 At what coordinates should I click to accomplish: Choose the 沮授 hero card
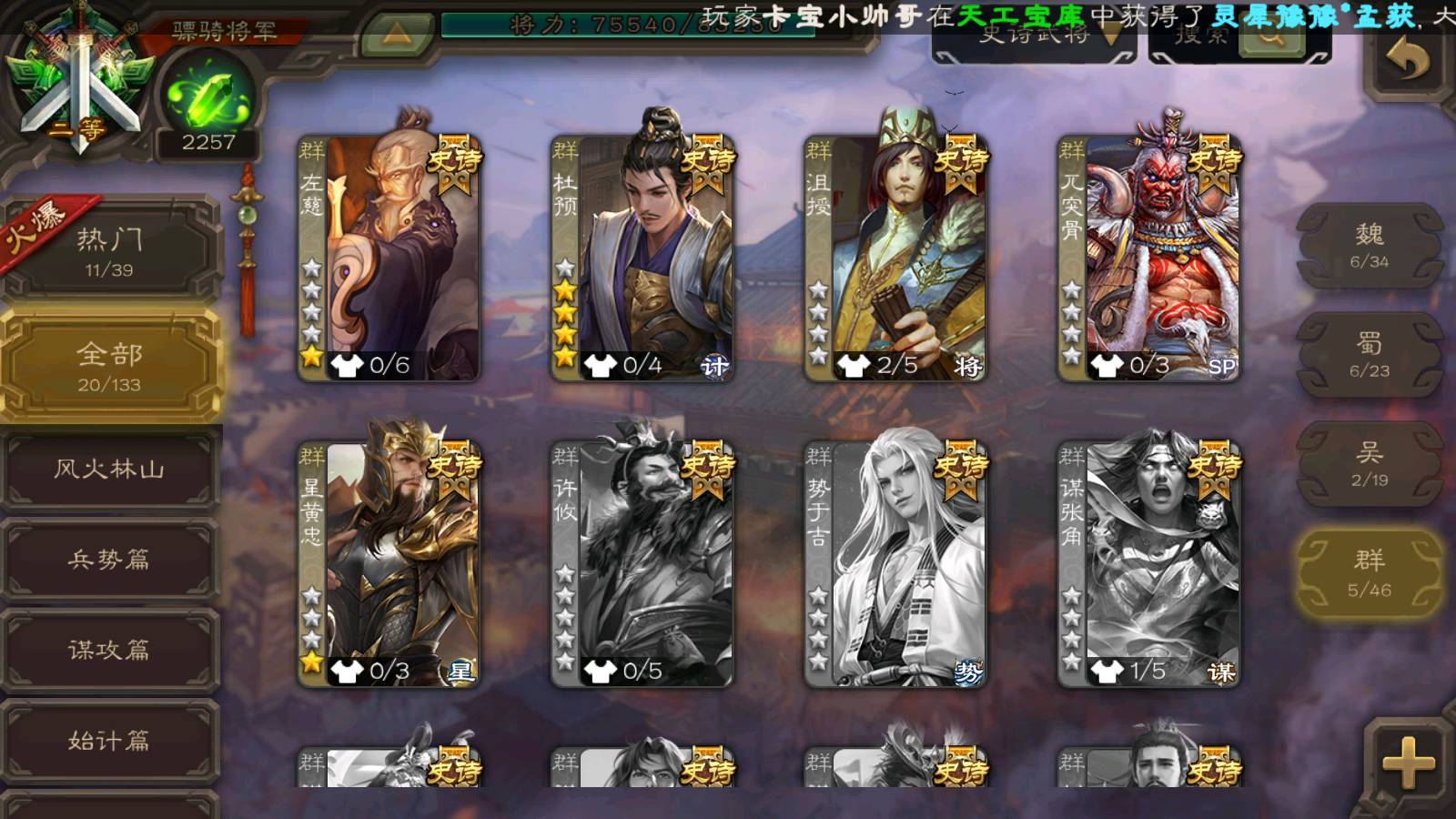pyautogui.click(x=895, y=255)
